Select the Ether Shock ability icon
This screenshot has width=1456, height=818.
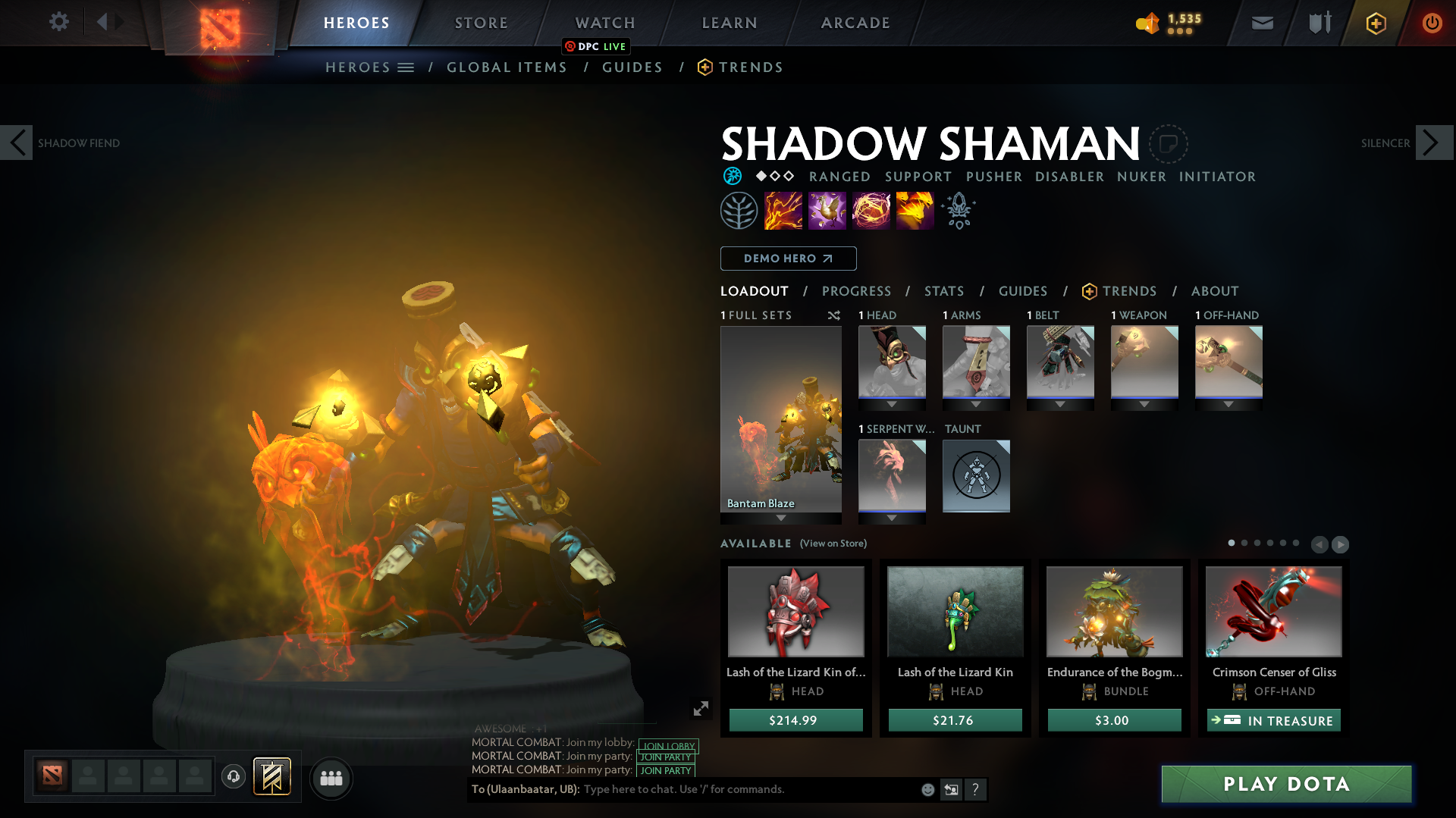(x=783, y=210)
